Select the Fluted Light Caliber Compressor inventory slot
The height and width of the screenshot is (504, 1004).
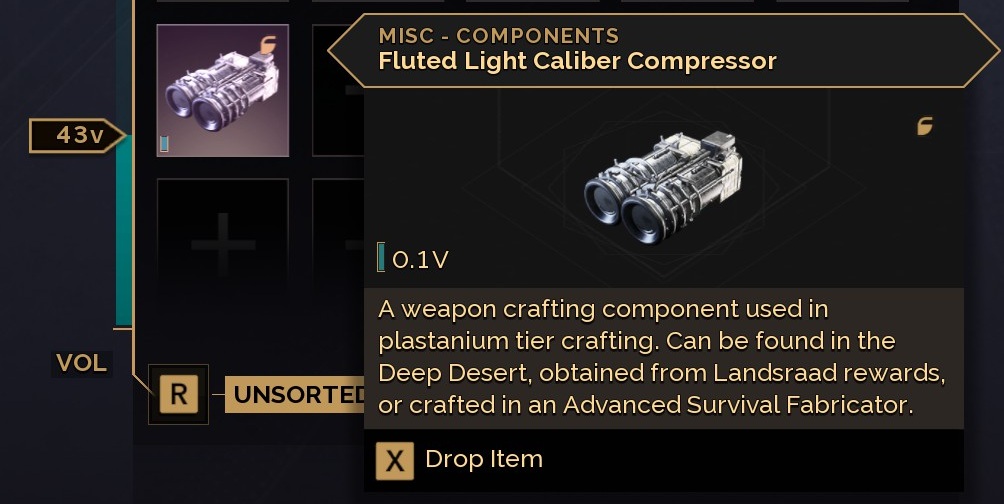coord(223,91)
